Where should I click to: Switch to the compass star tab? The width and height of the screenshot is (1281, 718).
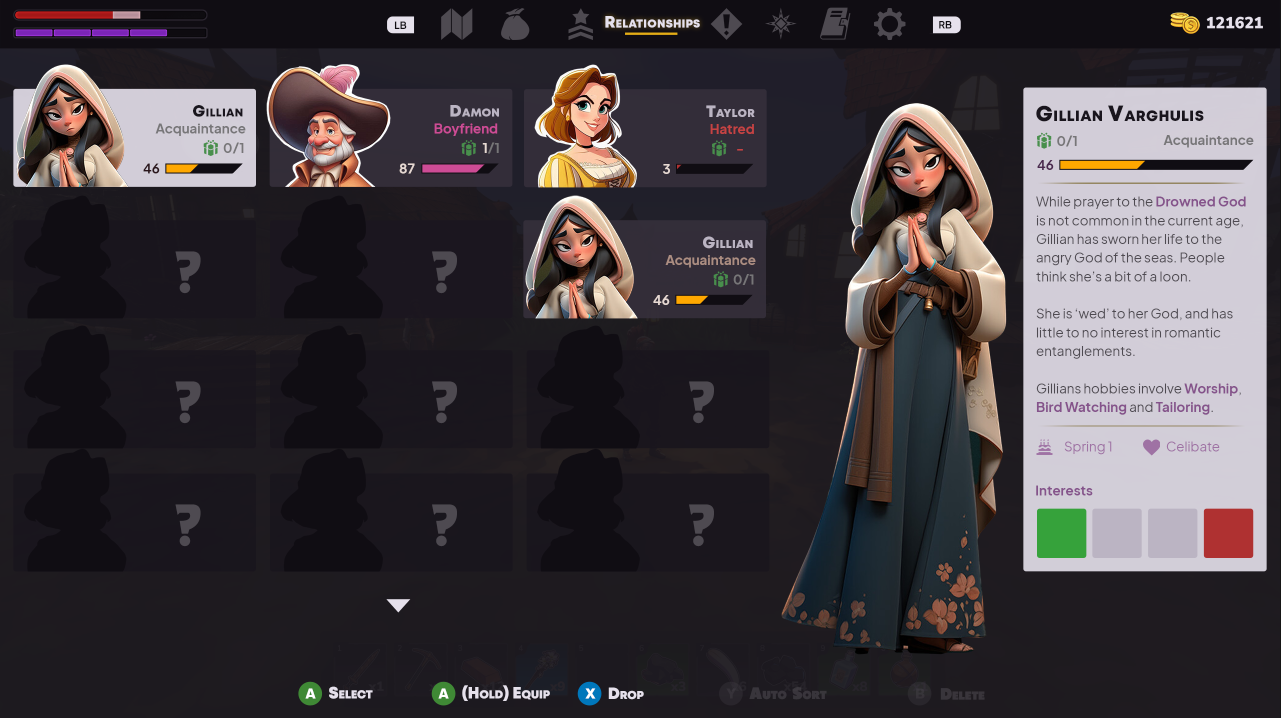(781, 24)
